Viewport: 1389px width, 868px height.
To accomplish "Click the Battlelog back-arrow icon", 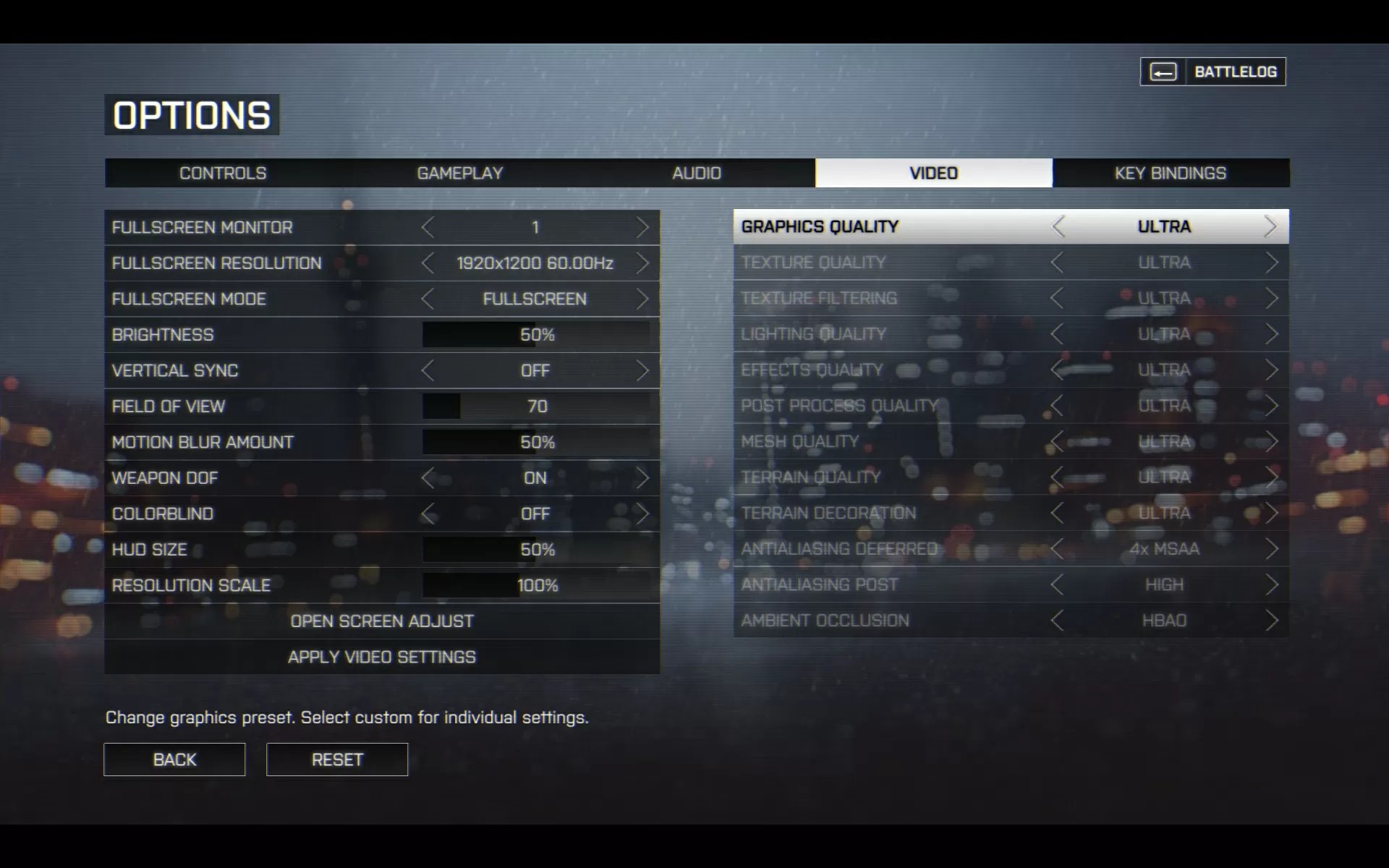I will tap(1163, 71).
